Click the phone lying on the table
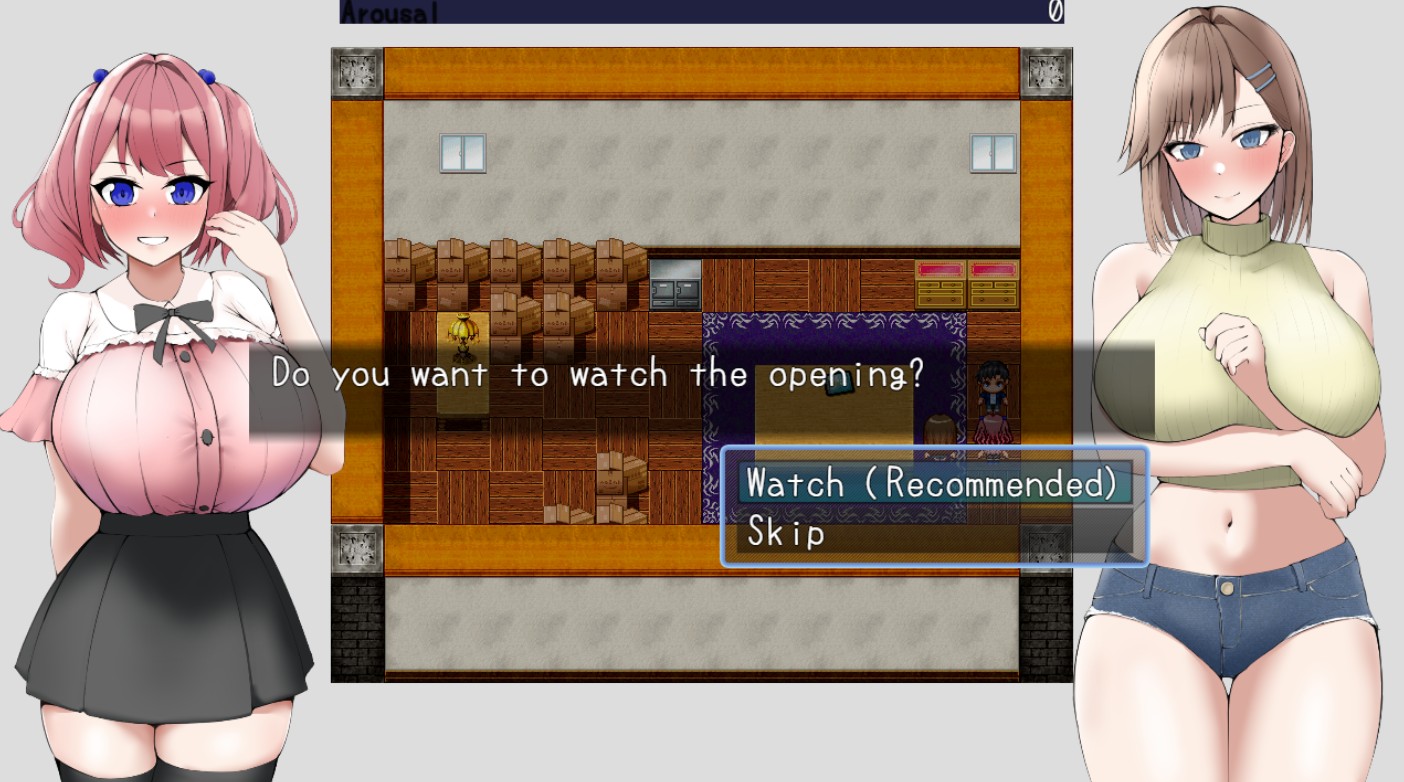This screenshot has height=782, width=1404. point(839,384)
